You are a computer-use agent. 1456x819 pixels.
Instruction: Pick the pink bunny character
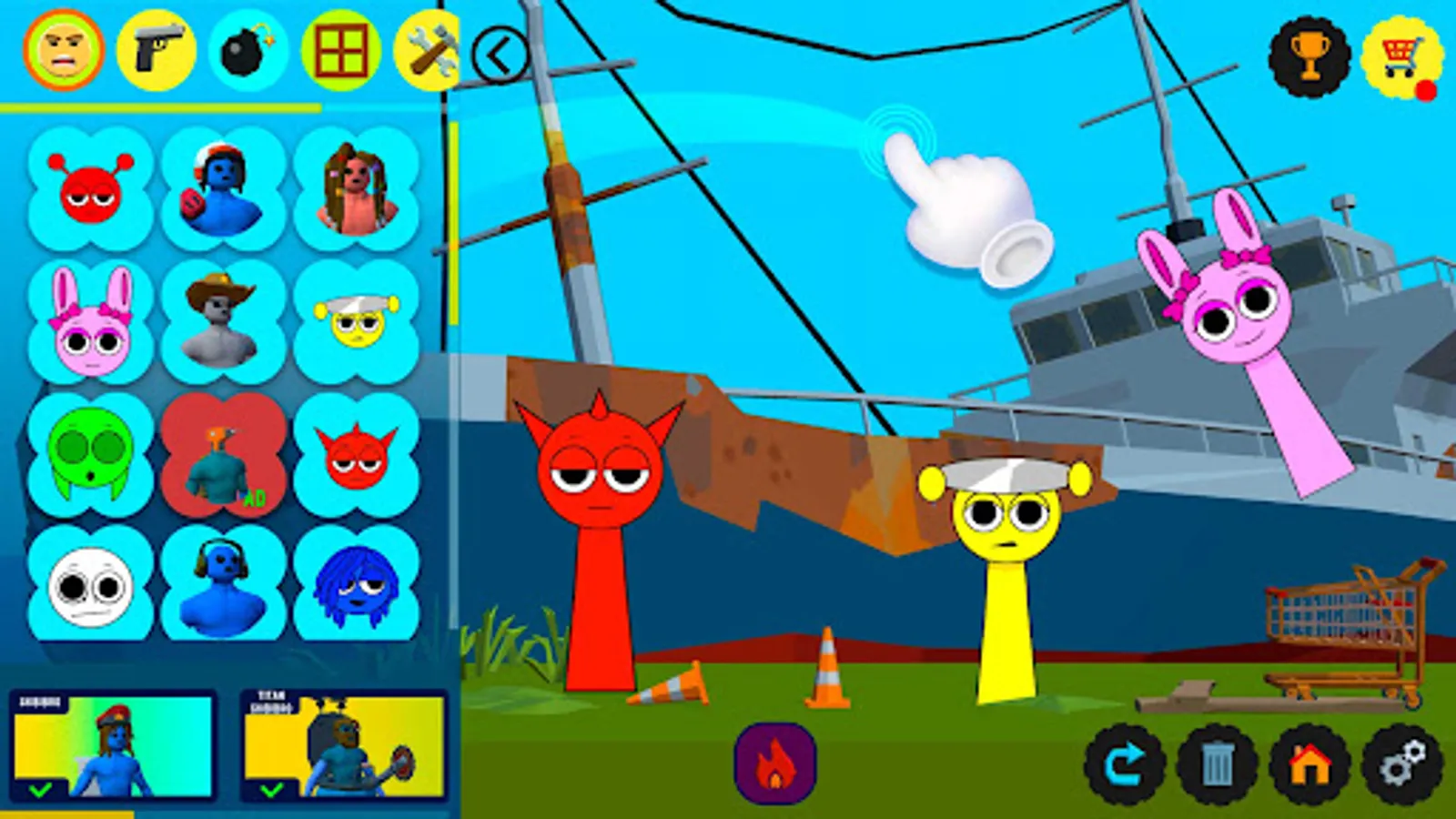(89, 320)
